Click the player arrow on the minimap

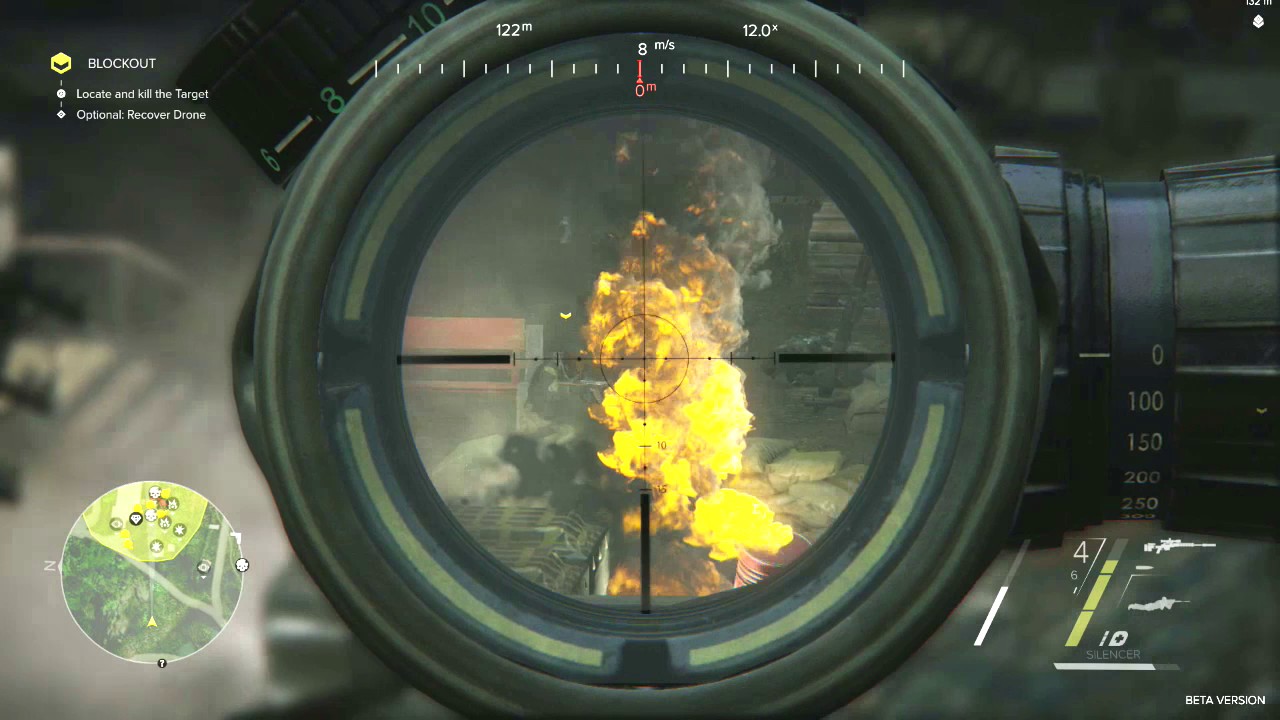152,622
